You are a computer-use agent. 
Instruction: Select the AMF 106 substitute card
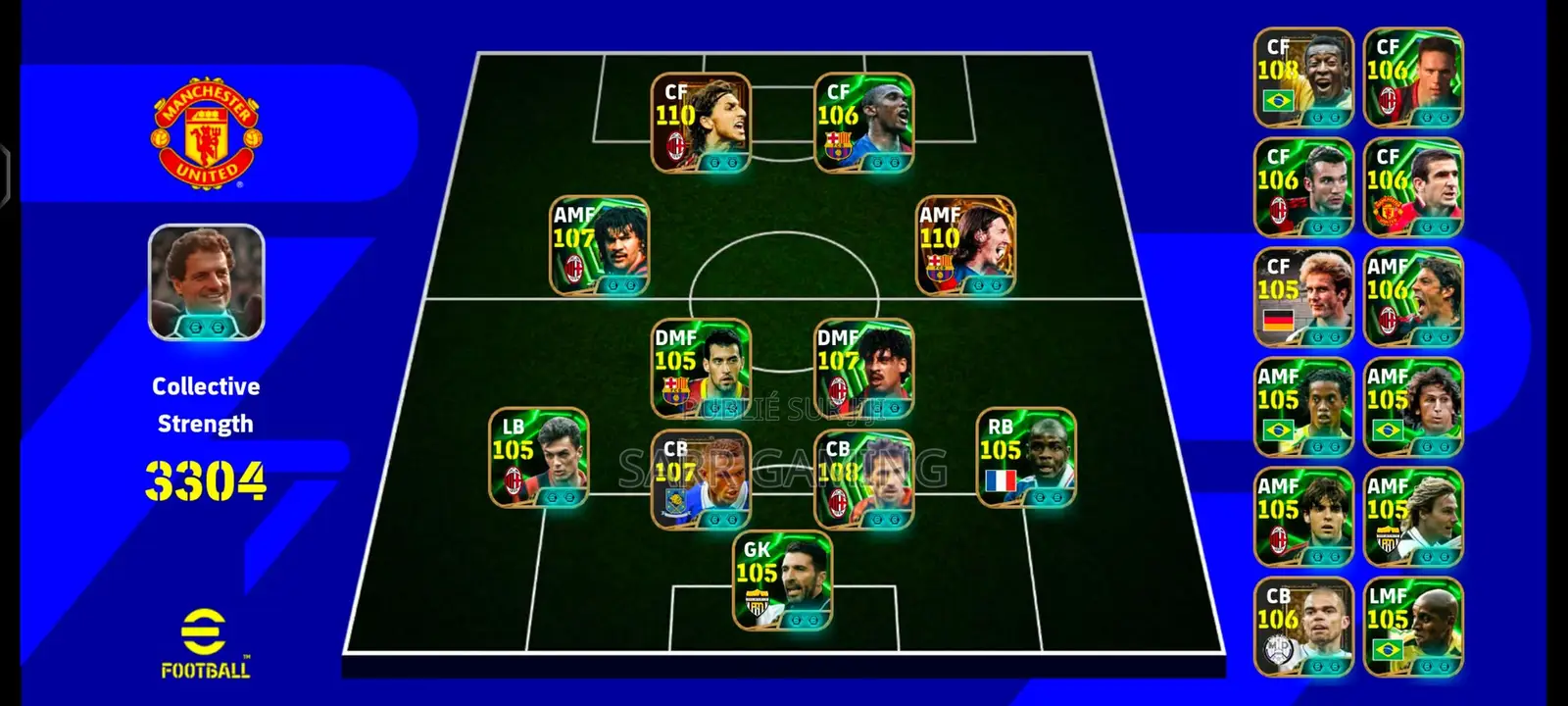[x=1412, y=297]
